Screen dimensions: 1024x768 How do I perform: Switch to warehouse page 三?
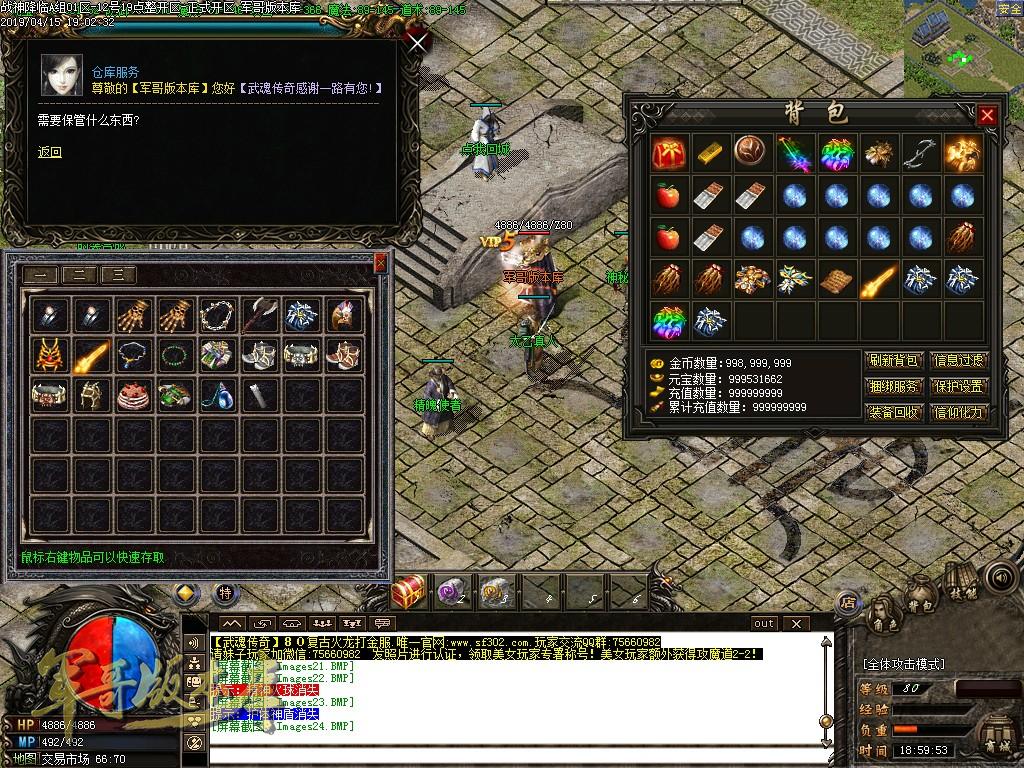(118, 275)
